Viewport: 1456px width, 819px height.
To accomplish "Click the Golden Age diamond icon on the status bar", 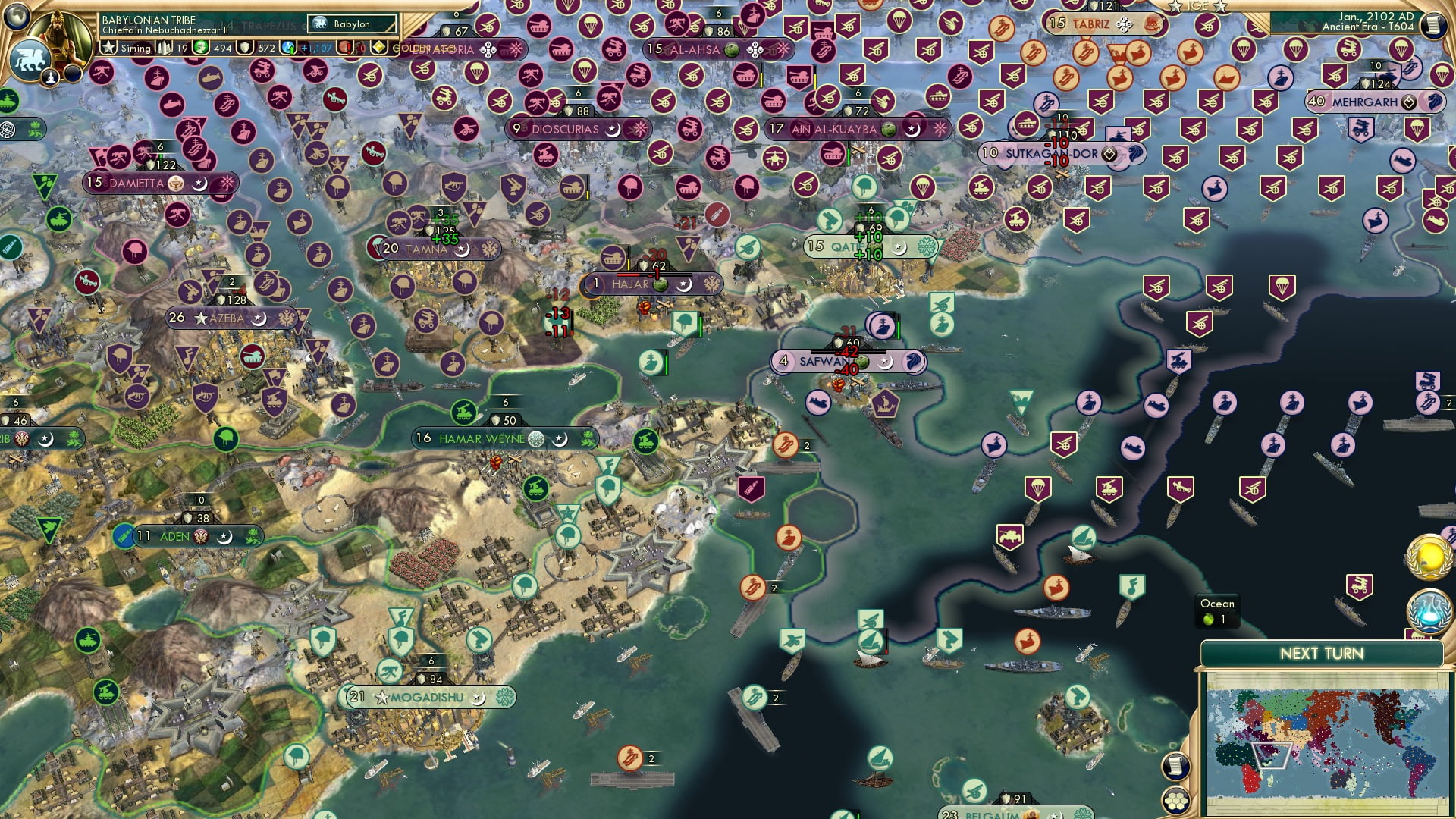I will coord(380,47).
